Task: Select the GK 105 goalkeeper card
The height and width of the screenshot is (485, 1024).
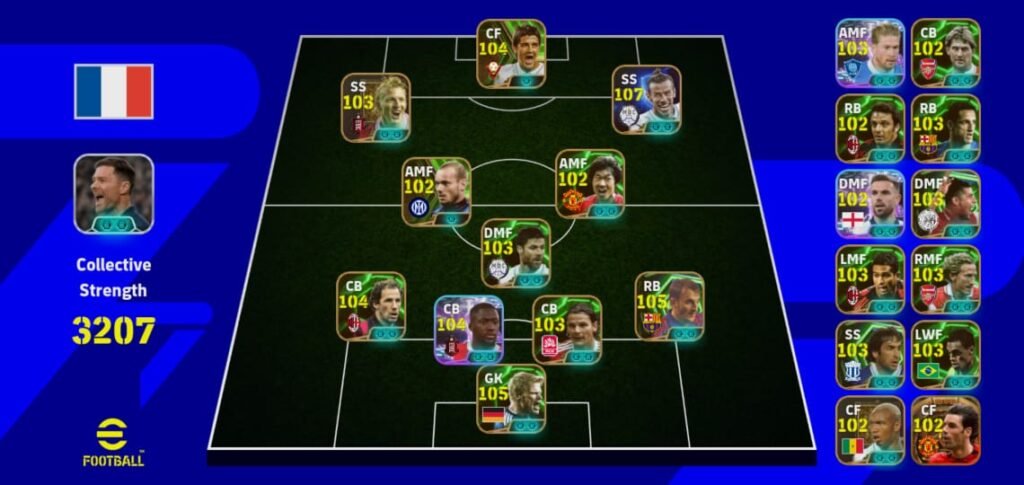Action: click(512, 399)
